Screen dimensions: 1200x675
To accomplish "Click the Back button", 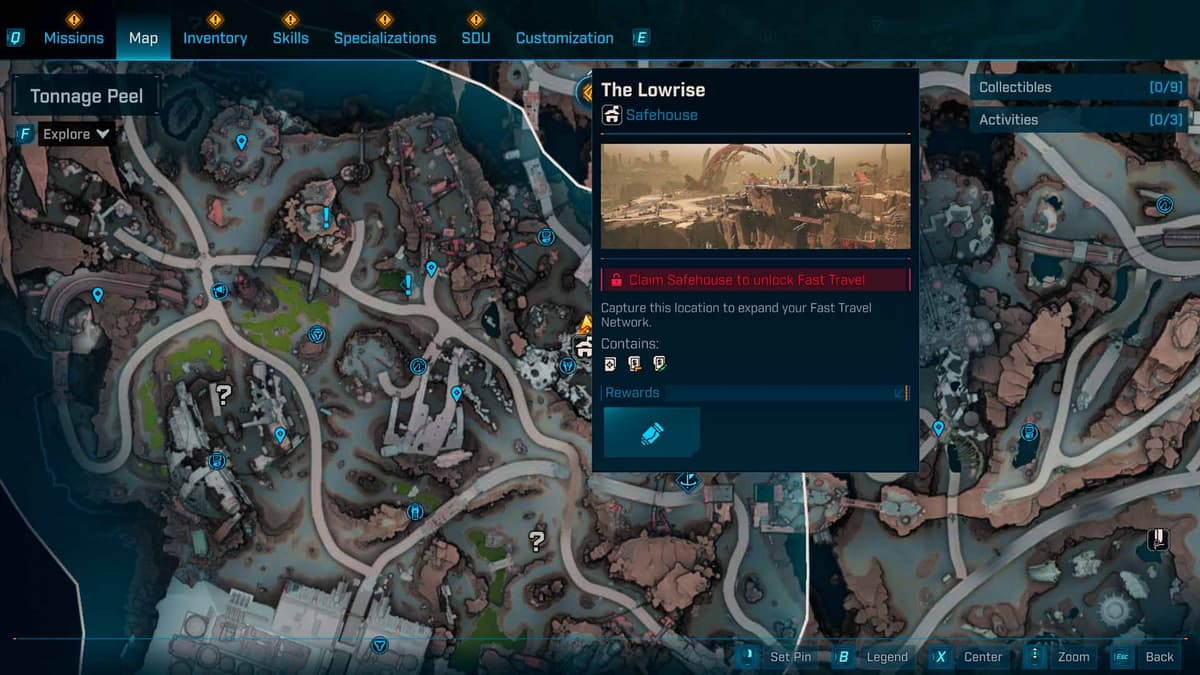I will 1158,657.
